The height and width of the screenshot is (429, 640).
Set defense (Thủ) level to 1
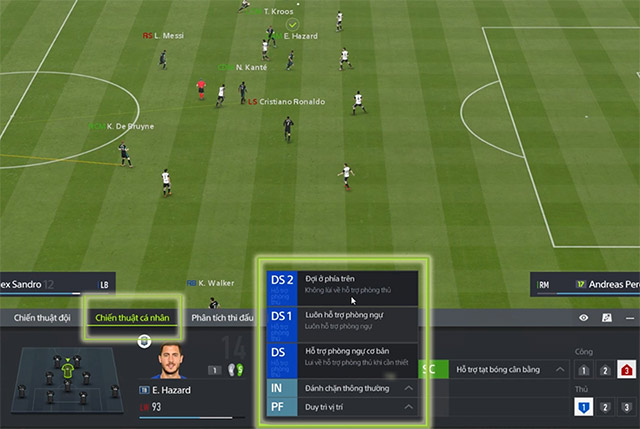pos(583,407)
